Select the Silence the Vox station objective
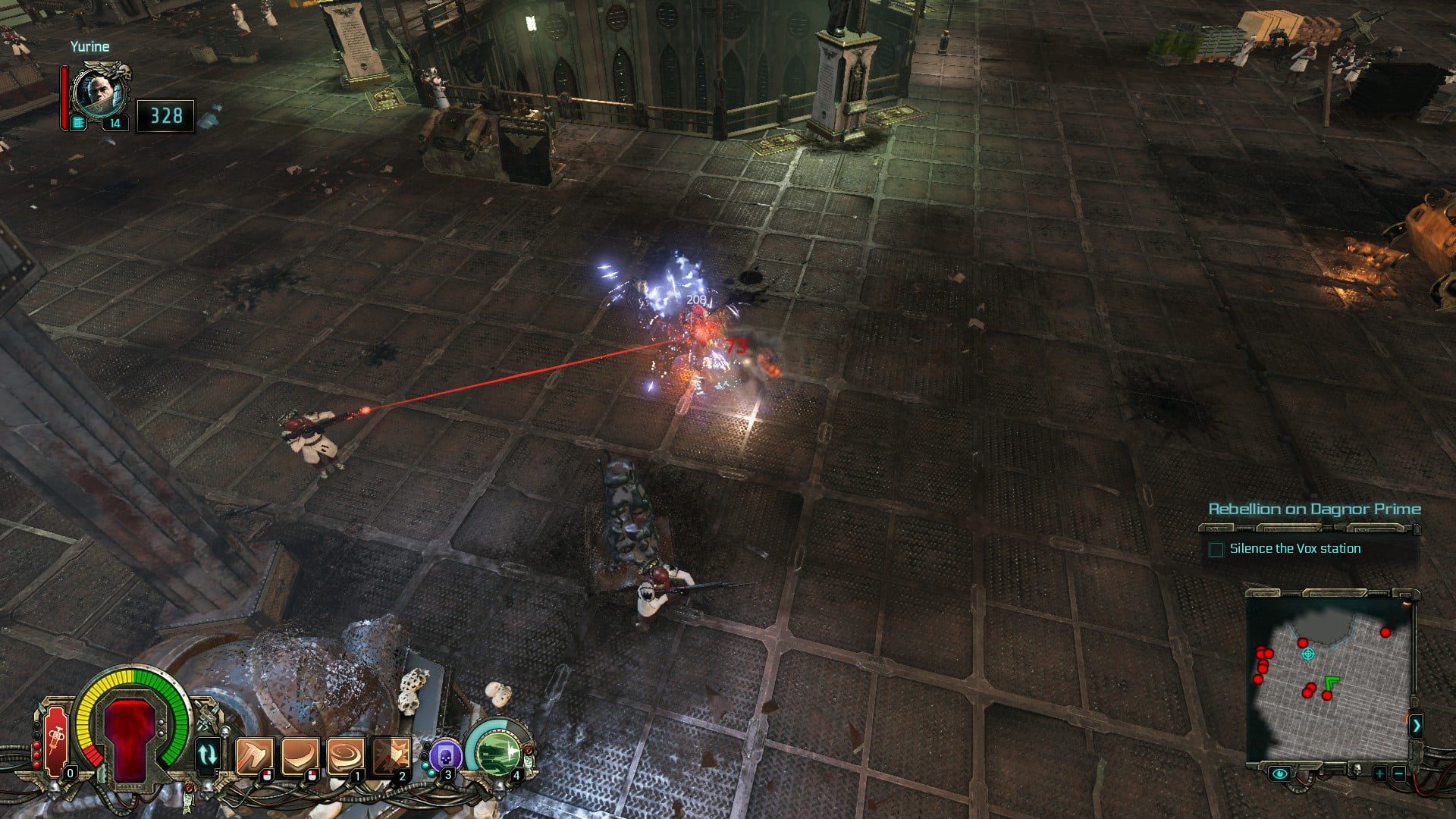The height and width of the screenshot is (819, 1456). 1294,549
